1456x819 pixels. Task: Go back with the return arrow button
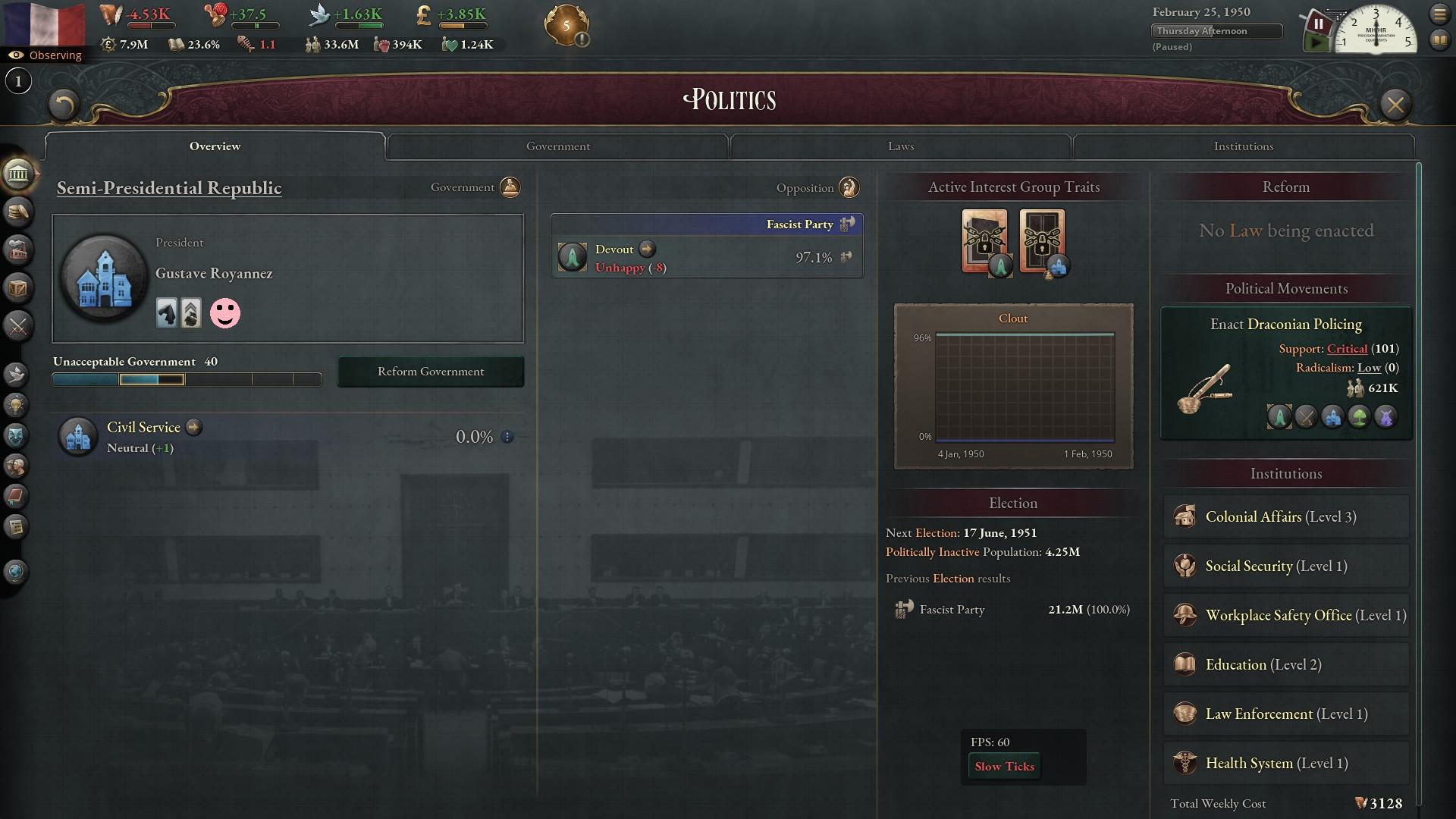coord(64,105)
